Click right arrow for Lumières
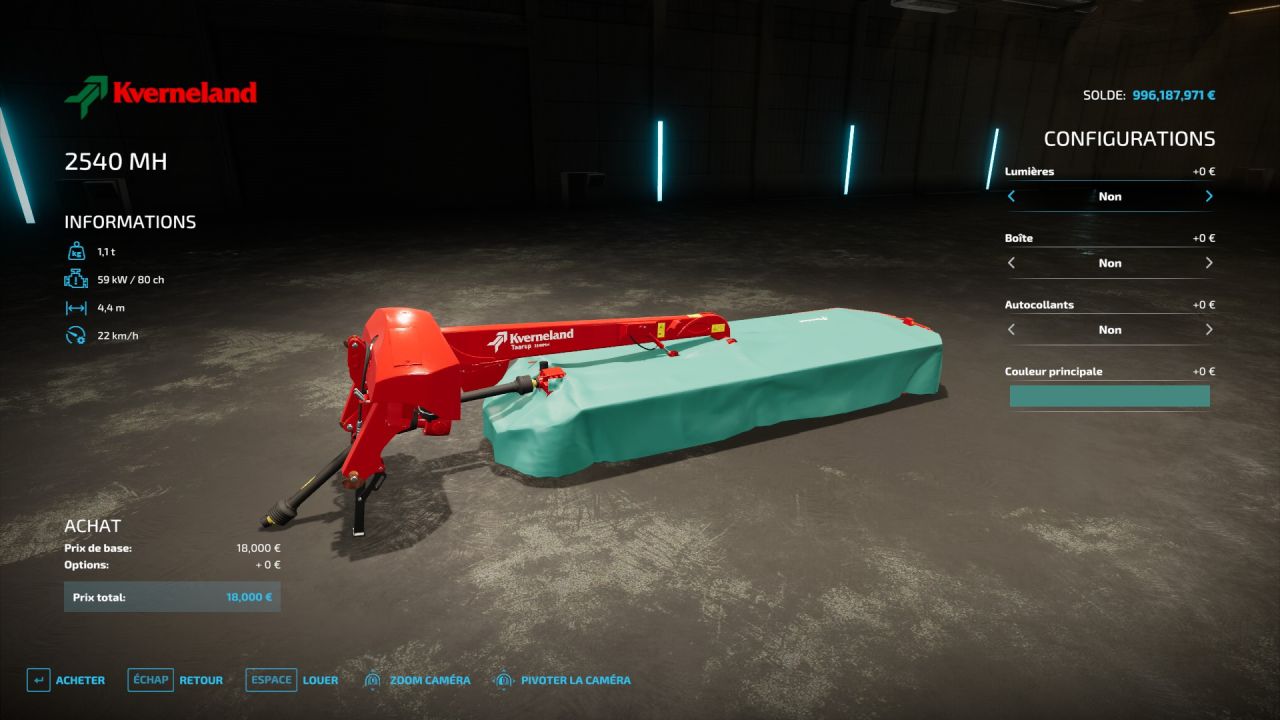Screen dimensions: 1280x720 [1209, 196]
